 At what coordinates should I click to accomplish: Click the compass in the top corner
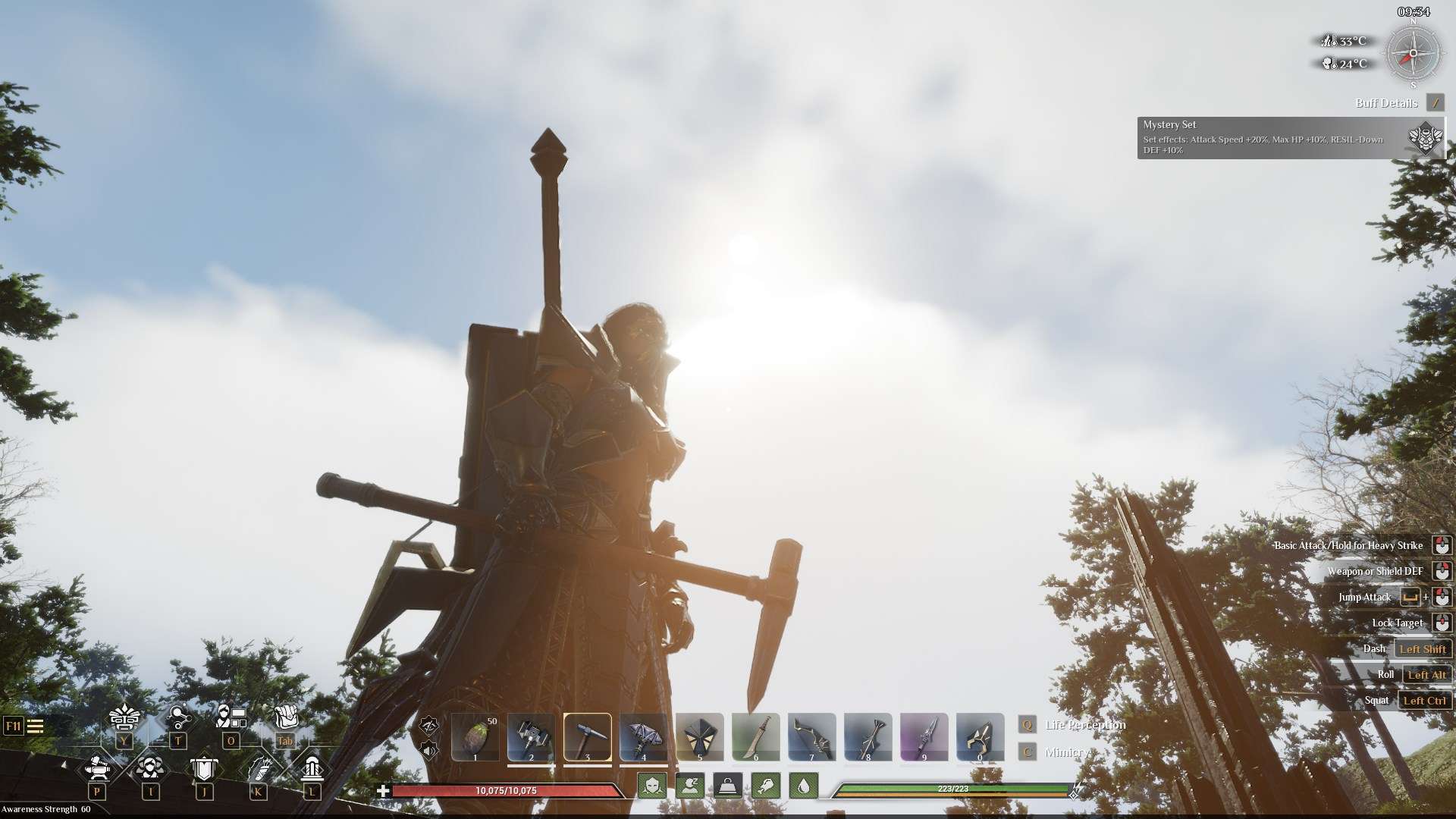tap(1413, 55)
